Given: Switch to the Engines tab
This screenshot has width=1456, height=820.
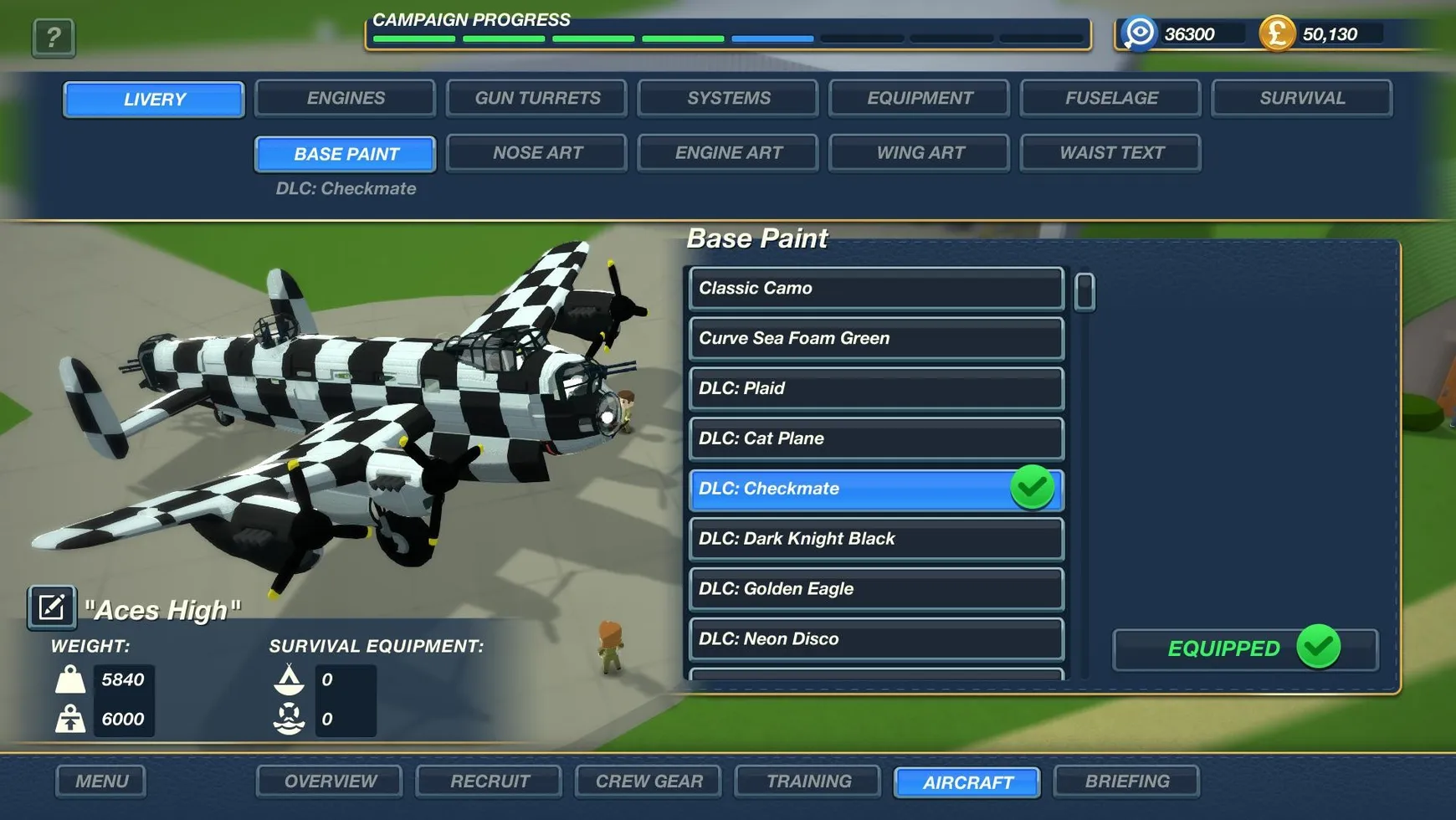Looking at the screenshot, I should (x=345, y=98).
